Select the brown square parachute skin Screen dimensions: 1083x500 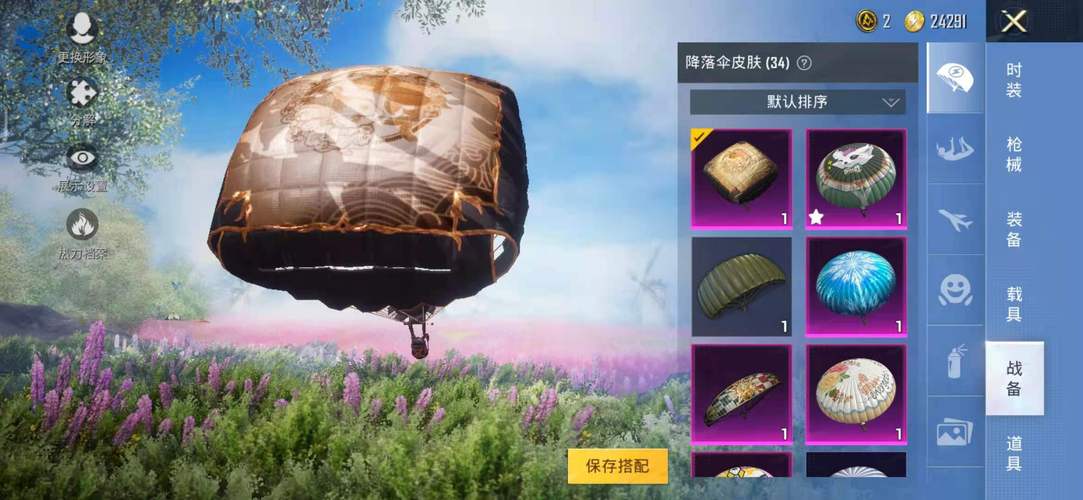pos(741,179)
